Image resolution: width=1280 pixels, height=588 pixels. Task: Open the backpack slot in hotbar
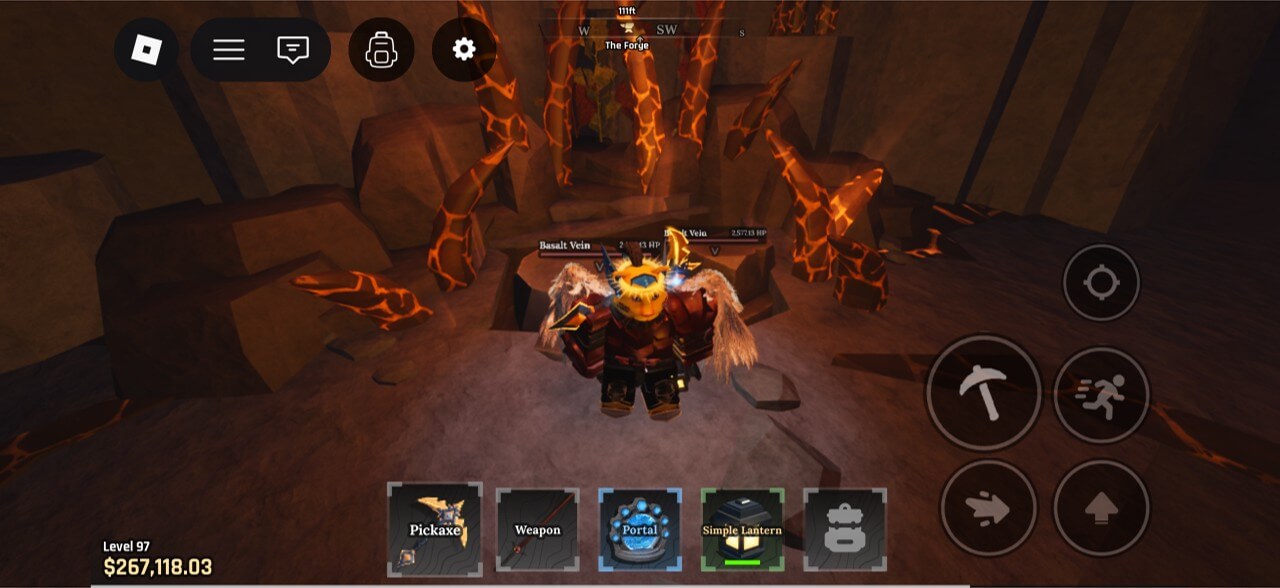pyautogui.click(x=844, y=529)
